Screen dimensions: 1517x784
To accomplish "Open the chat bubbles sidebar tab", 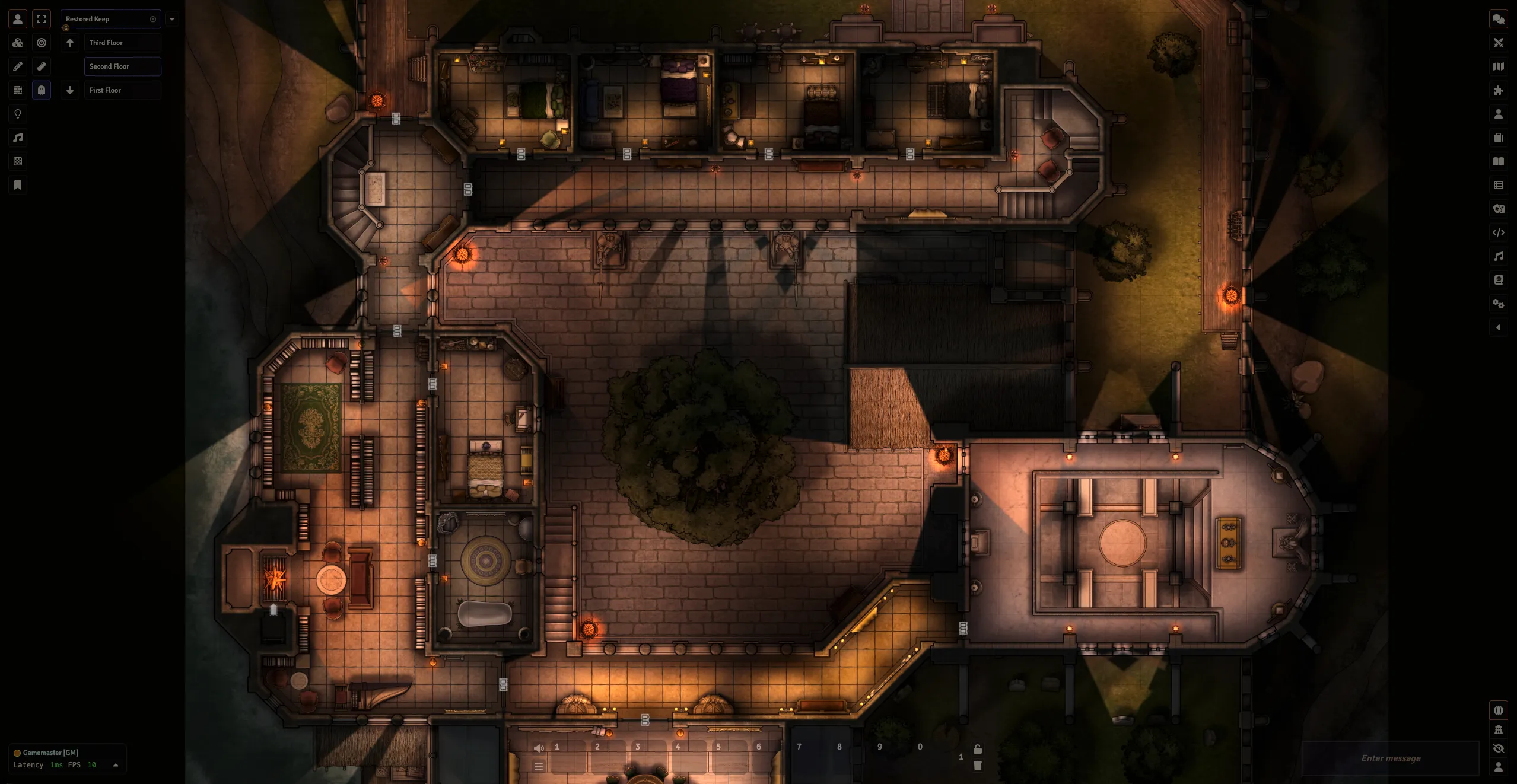I will 1499,19.
